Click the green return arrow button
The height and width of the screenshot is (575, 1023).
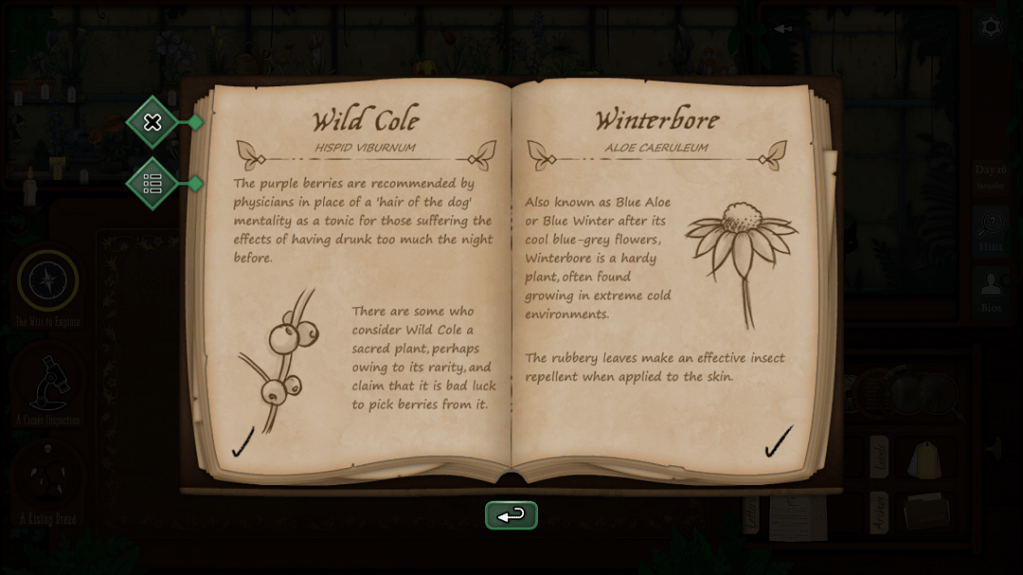coord(511,515)
